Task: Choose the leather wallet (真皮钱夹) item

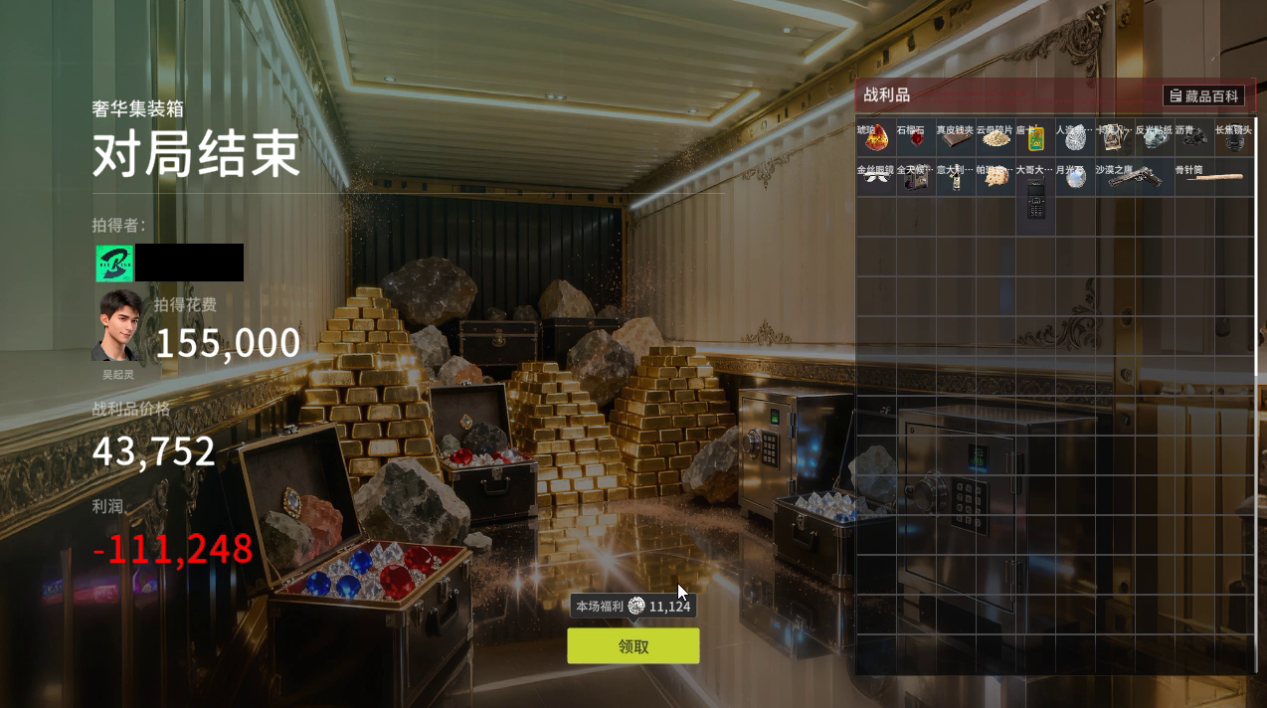Action: point(956,138)
